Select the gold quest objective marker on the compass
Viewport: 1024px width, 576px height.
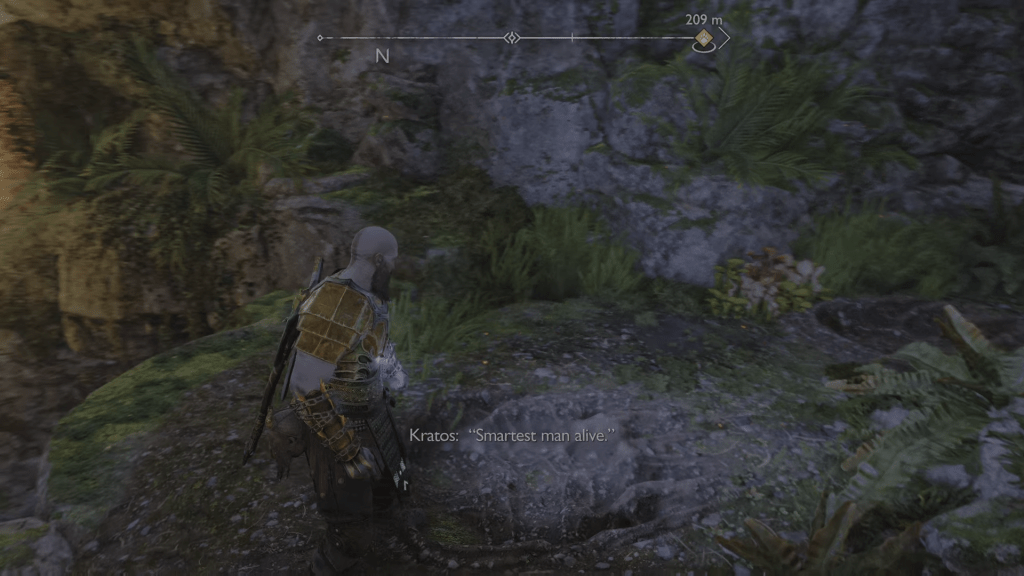click(703, 40)
